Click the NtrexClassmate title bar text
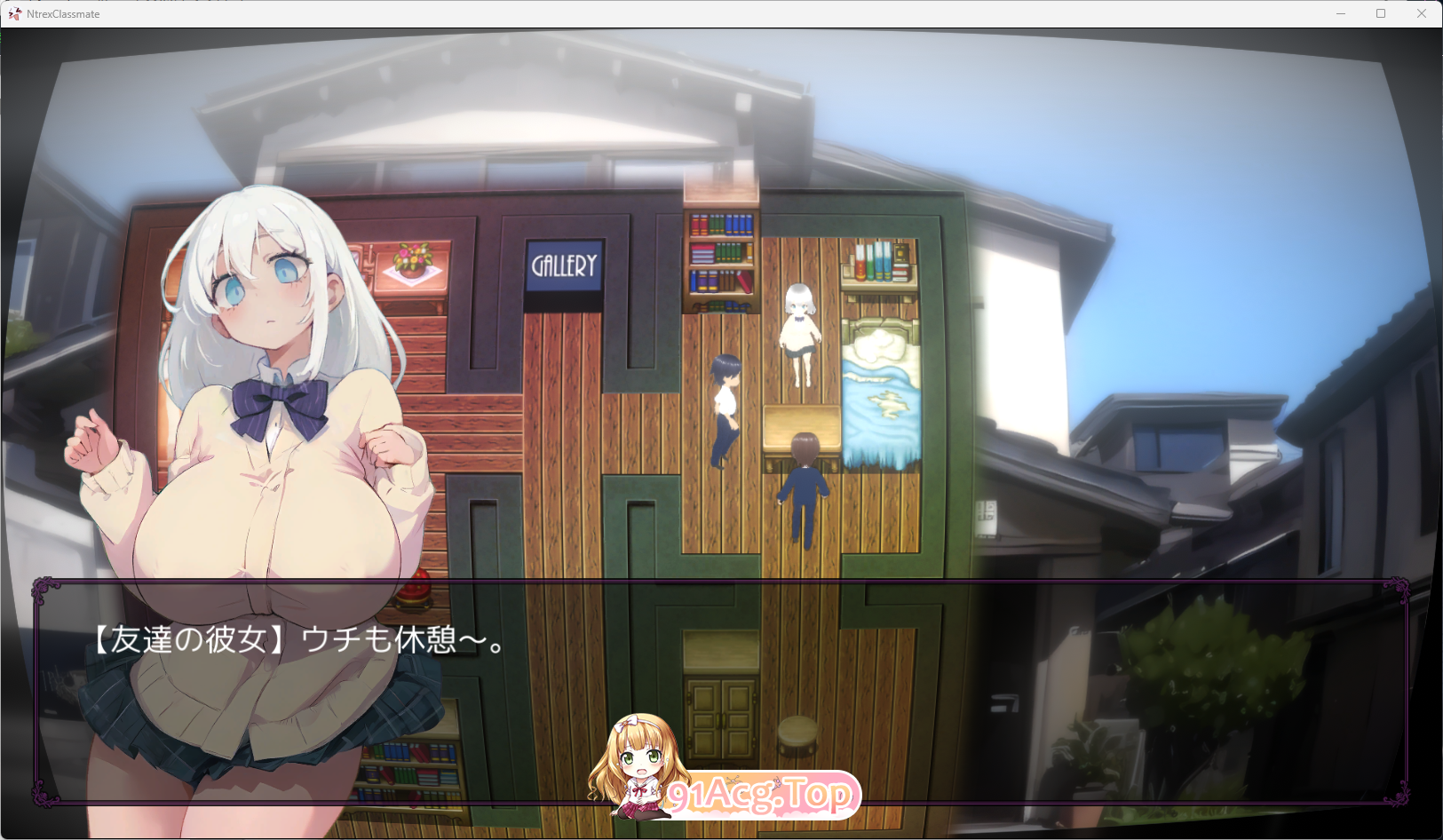 click(x=62, y=13)
